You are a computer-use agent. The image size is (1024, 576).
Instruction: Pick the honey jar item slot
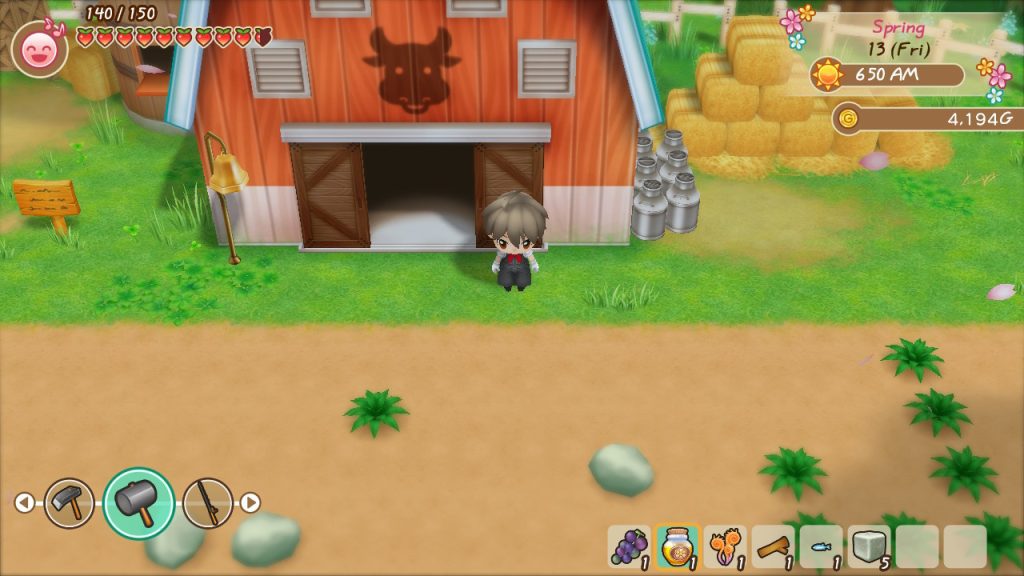click(677, 547)
